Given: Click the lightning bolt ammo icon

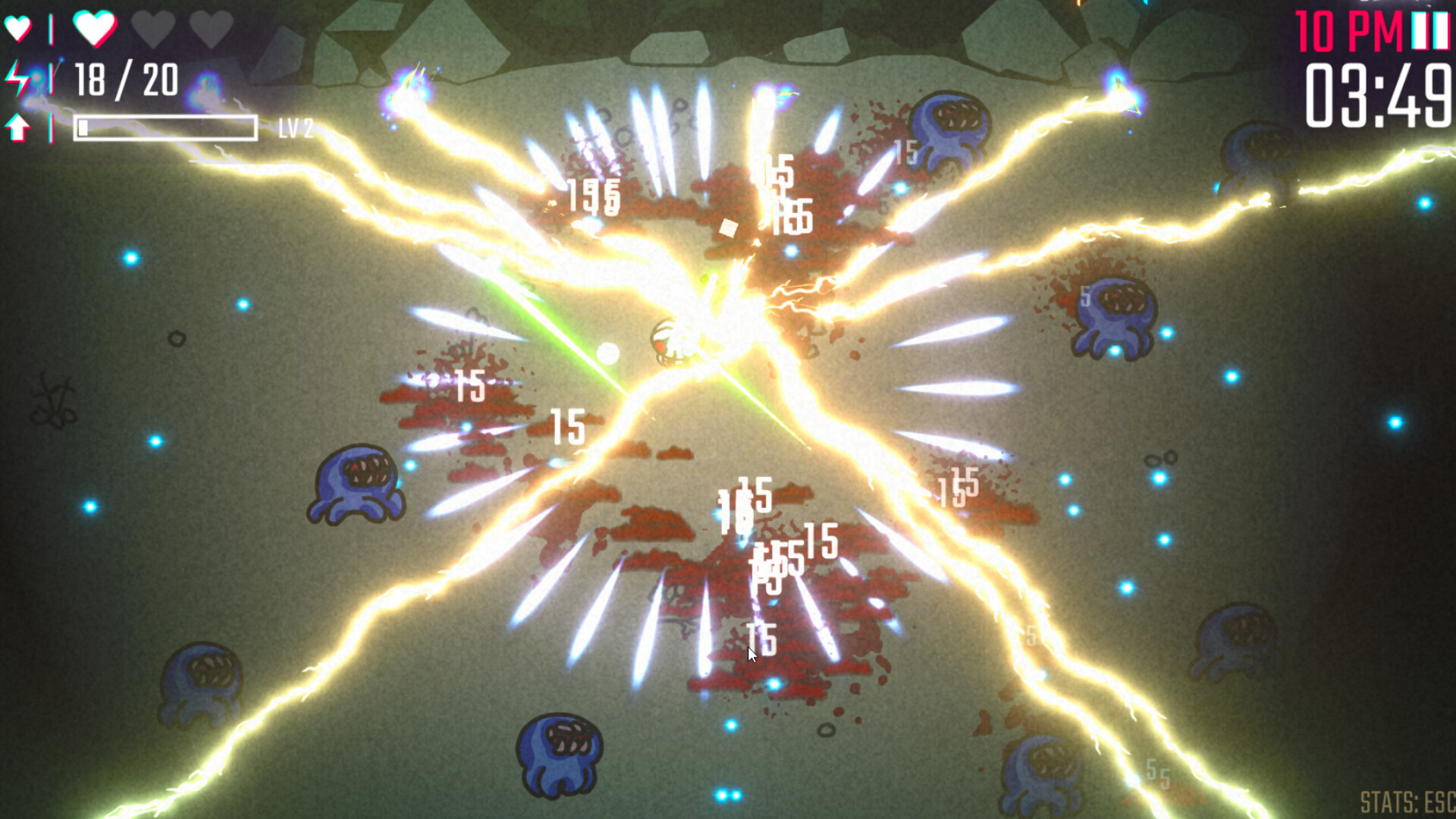Looking at the screenshot, I should [19, 78].
